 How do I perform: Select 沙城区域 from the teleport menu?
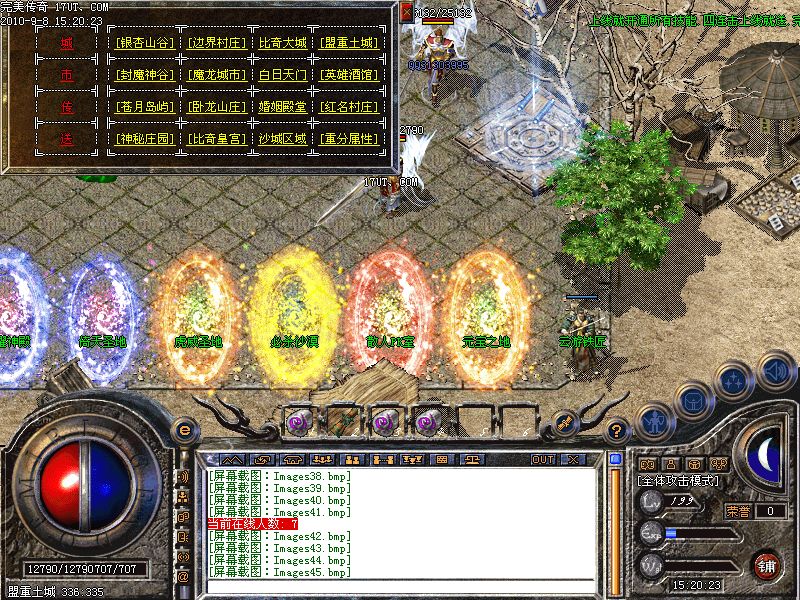coord(283,139)
